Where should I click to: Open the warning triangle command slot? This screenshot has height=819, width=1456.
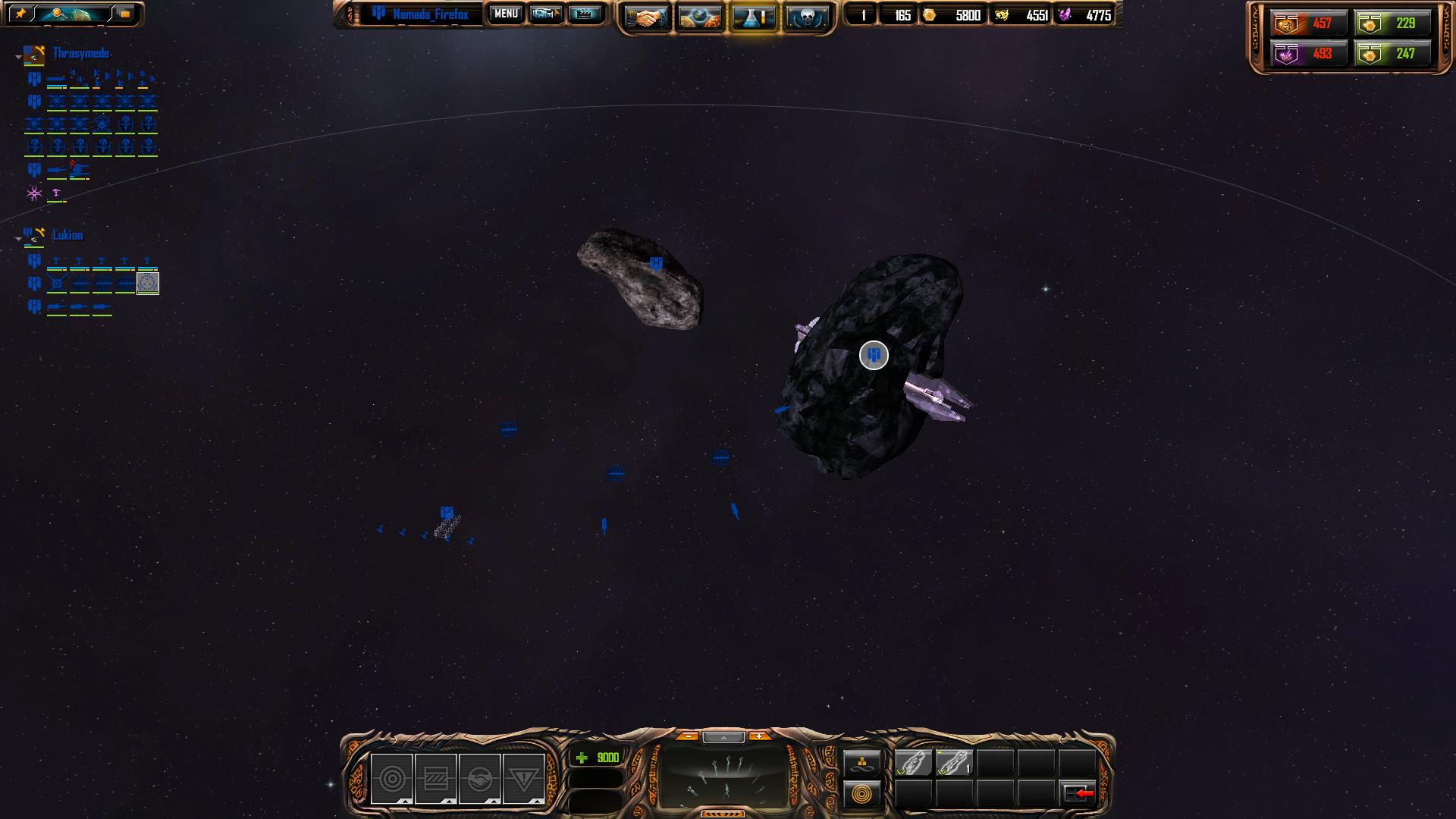[x=523, y=779]
